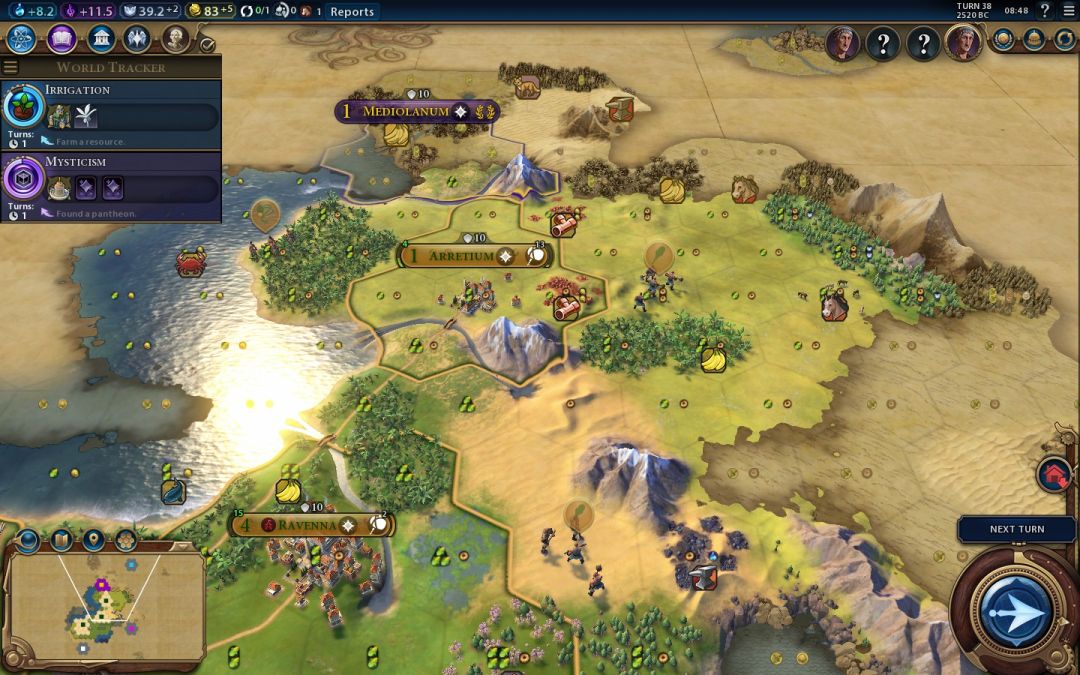1080x675 pixels.
Task: Open the Great People screen
Action: tap(177, 39)
